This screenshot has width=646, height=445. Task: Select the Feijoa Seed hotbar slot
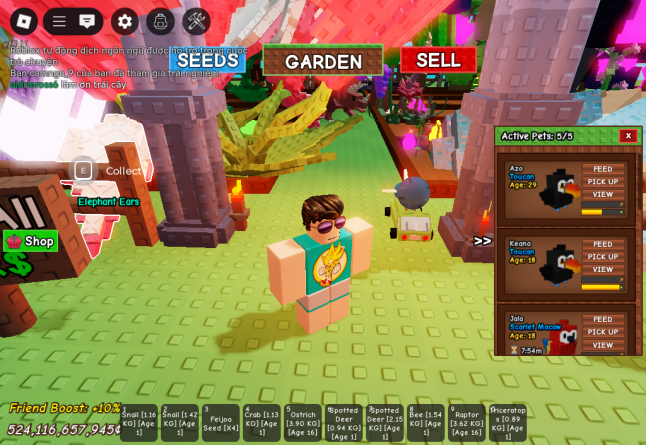pos(221,423)
